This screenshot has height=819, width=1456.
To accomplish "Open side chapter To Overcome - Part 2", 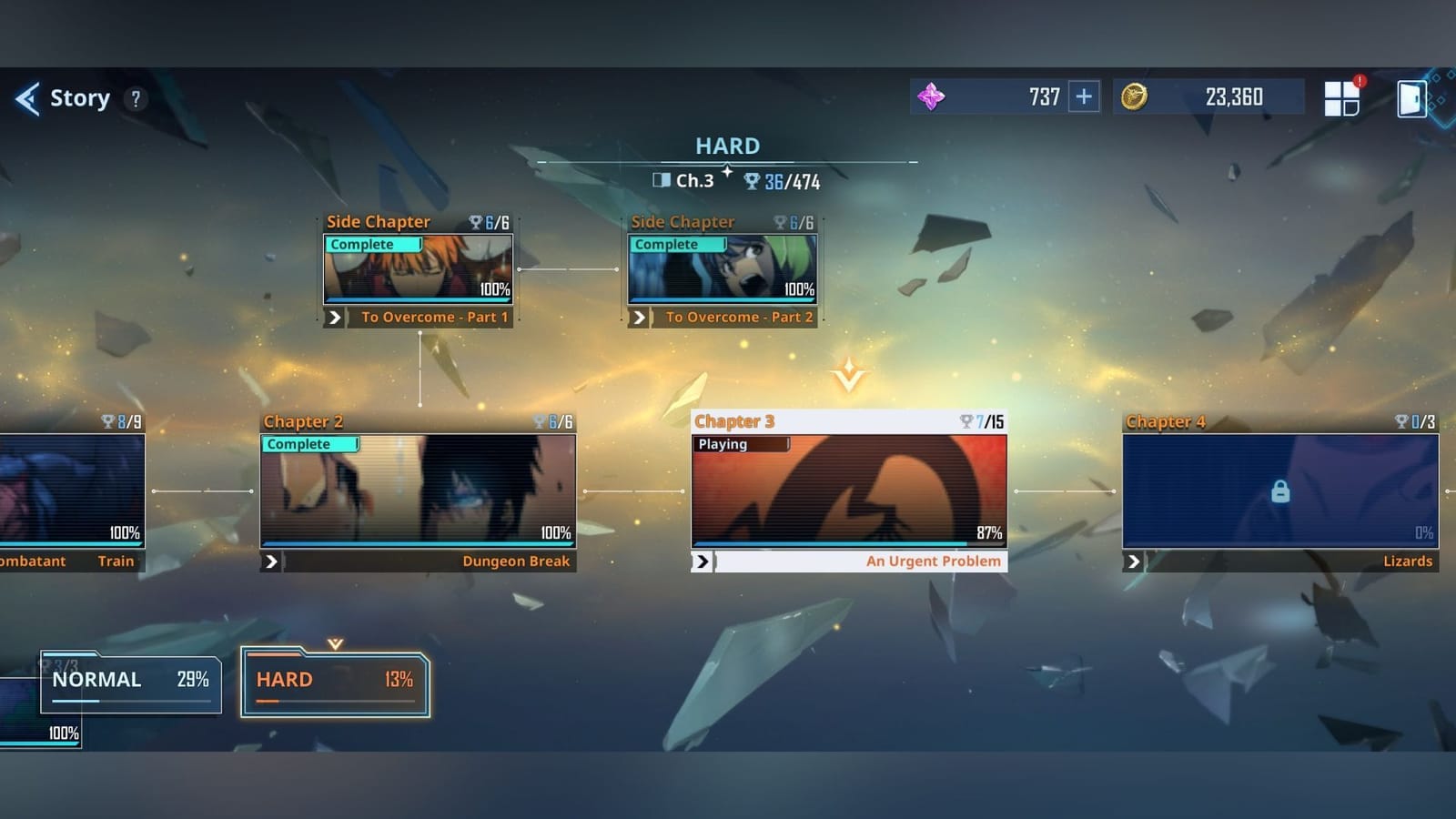I will point(723,270).
